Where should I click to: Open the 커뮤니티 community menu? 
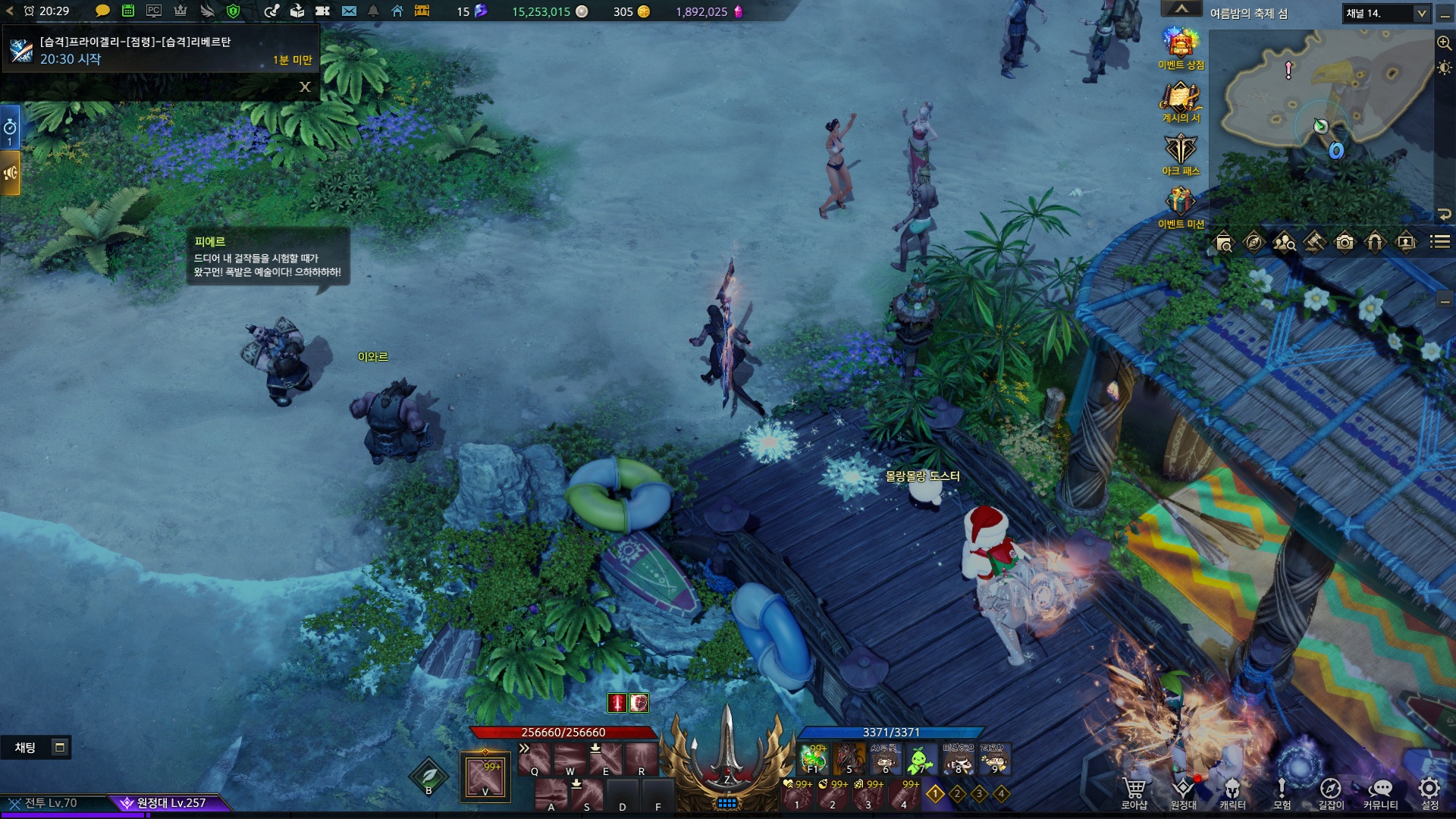[1380, 791]
